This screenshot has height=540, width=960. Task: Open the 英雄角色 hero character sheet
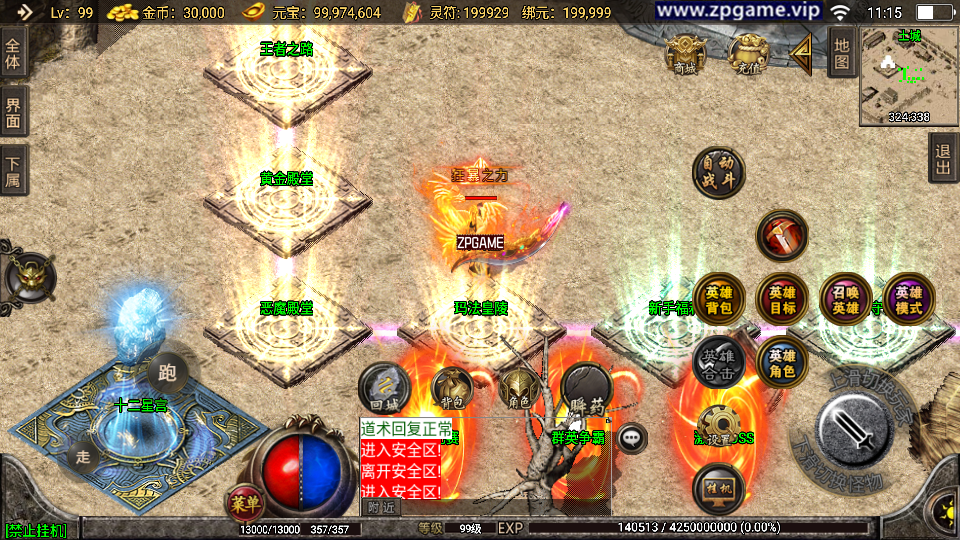click(782, 364)
